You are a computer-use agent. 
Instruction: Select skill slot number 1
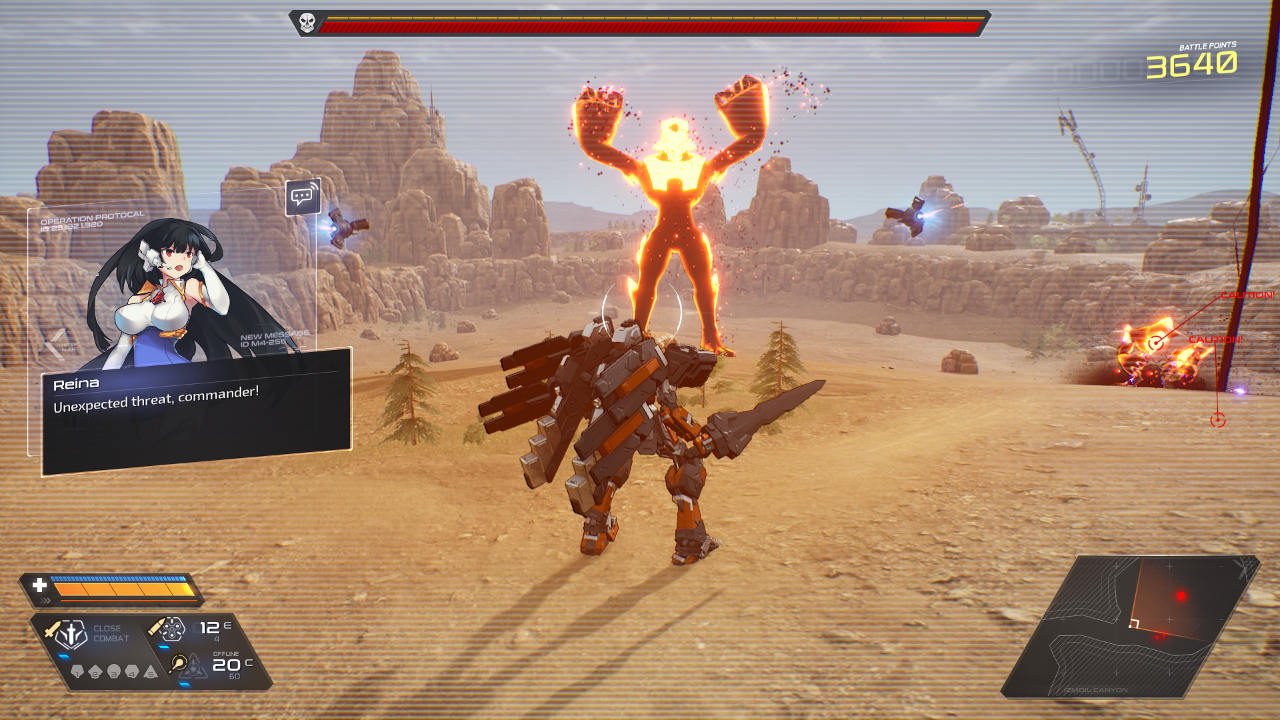click(79, 671)
